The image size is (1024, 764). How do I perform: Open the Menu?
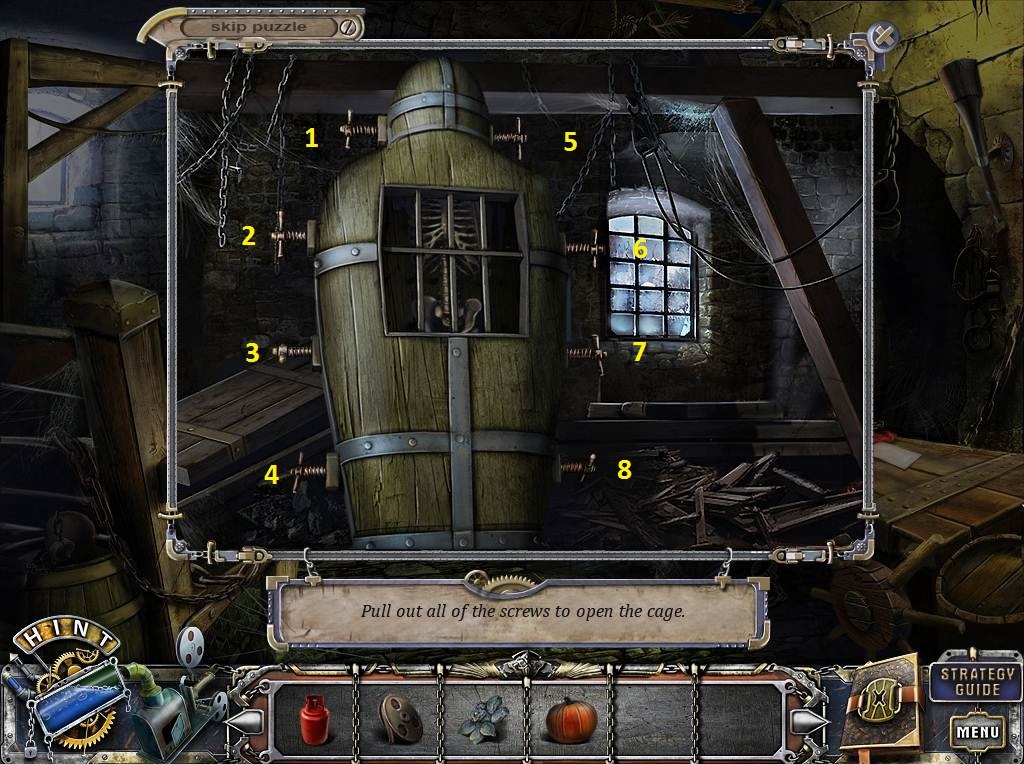click(x=977, y=731)
